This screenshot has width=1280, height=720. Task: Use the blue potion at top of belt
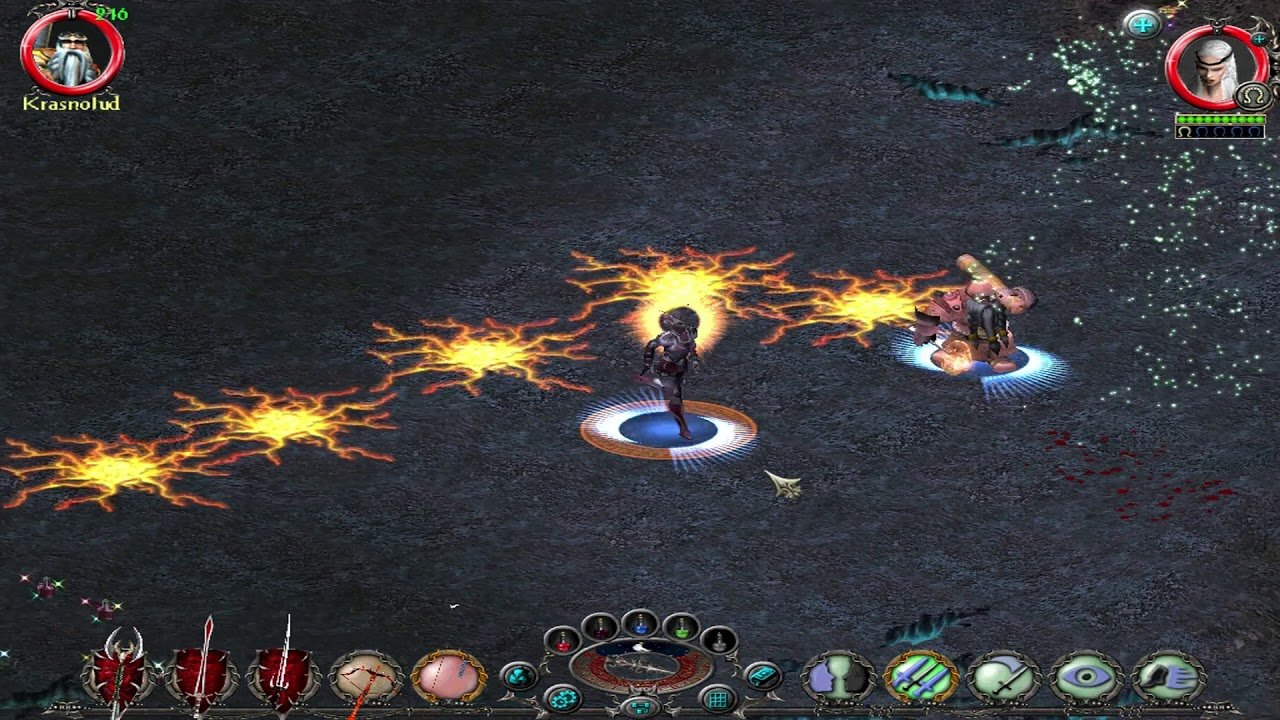[x=641, y=623]
